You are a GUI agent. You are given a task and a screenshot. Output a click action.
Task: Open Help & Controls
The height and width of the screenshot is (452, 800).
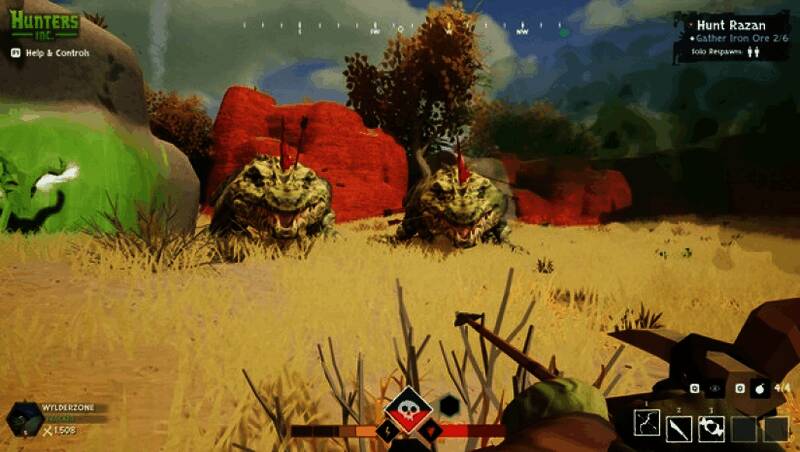[x=50, y=53]
